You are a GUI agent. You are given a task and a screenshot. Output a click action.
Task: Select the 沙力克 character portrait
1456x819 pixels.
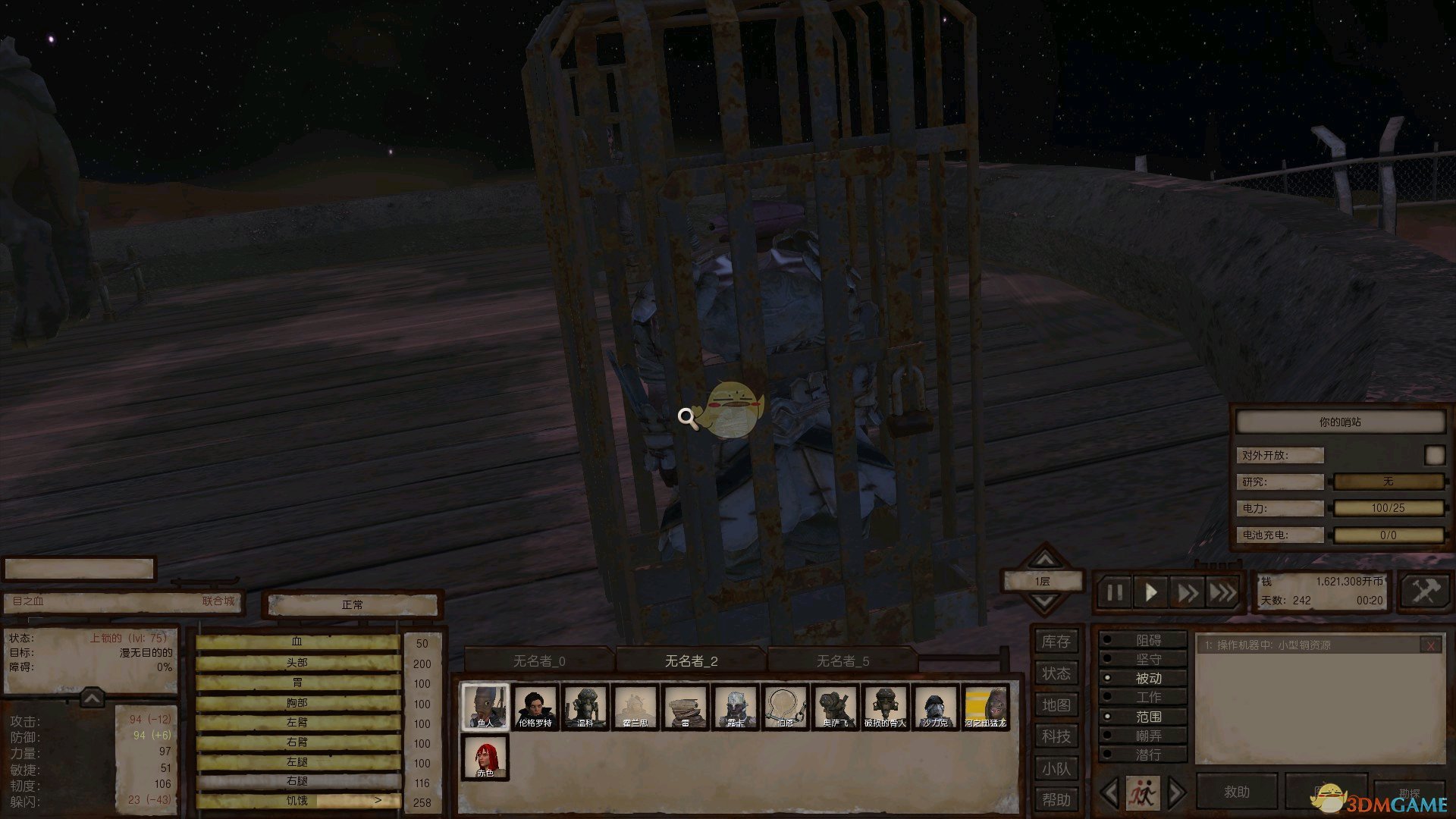935,707
